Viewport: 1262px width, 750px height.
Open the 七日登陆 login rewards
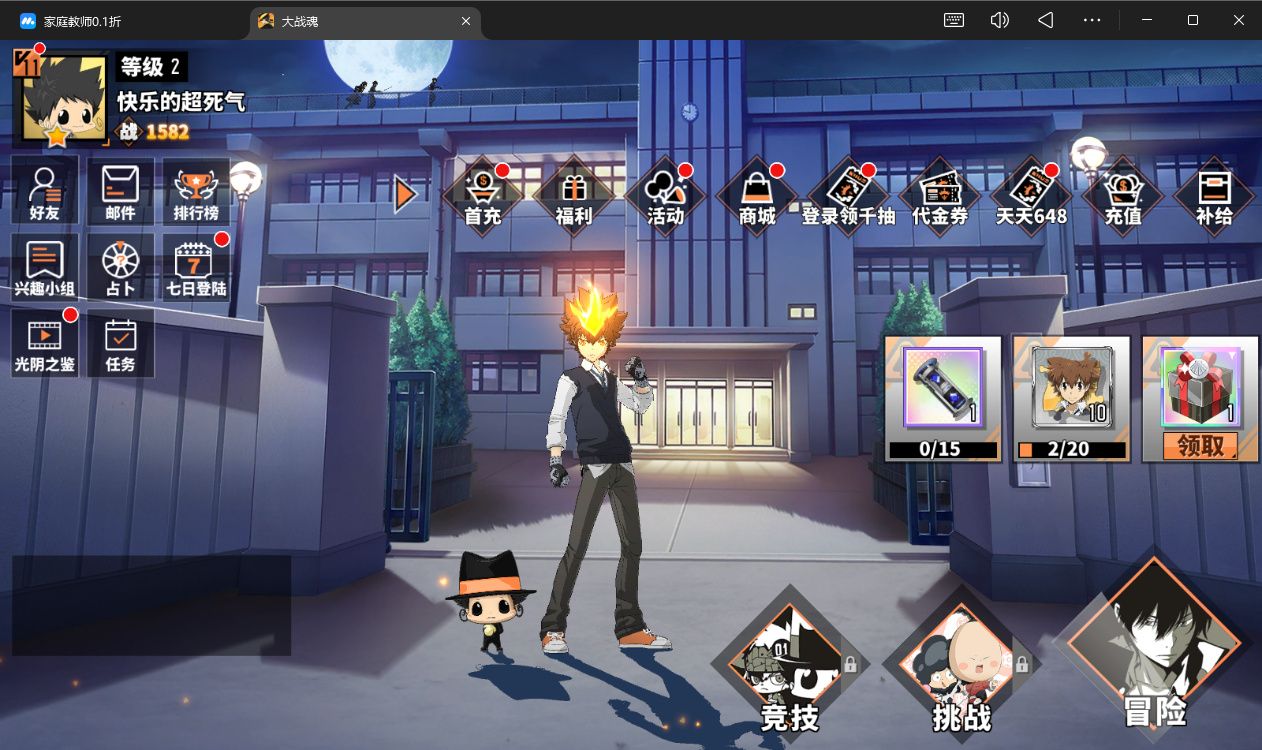196,267
